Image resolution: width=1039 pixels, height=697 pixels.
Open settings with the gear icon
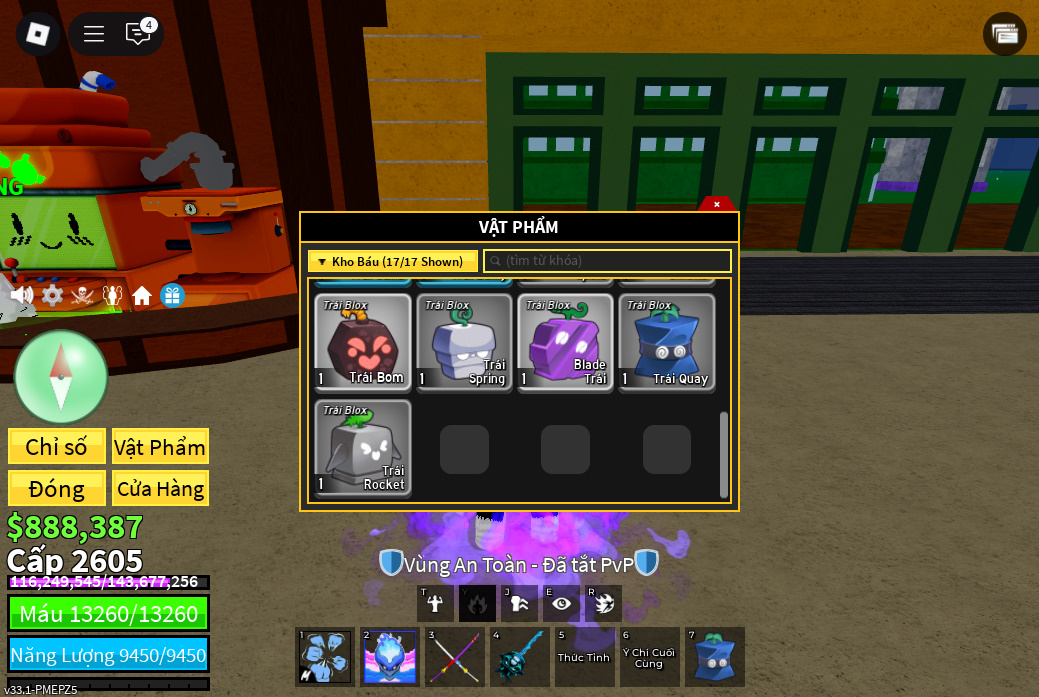point(52,295)
